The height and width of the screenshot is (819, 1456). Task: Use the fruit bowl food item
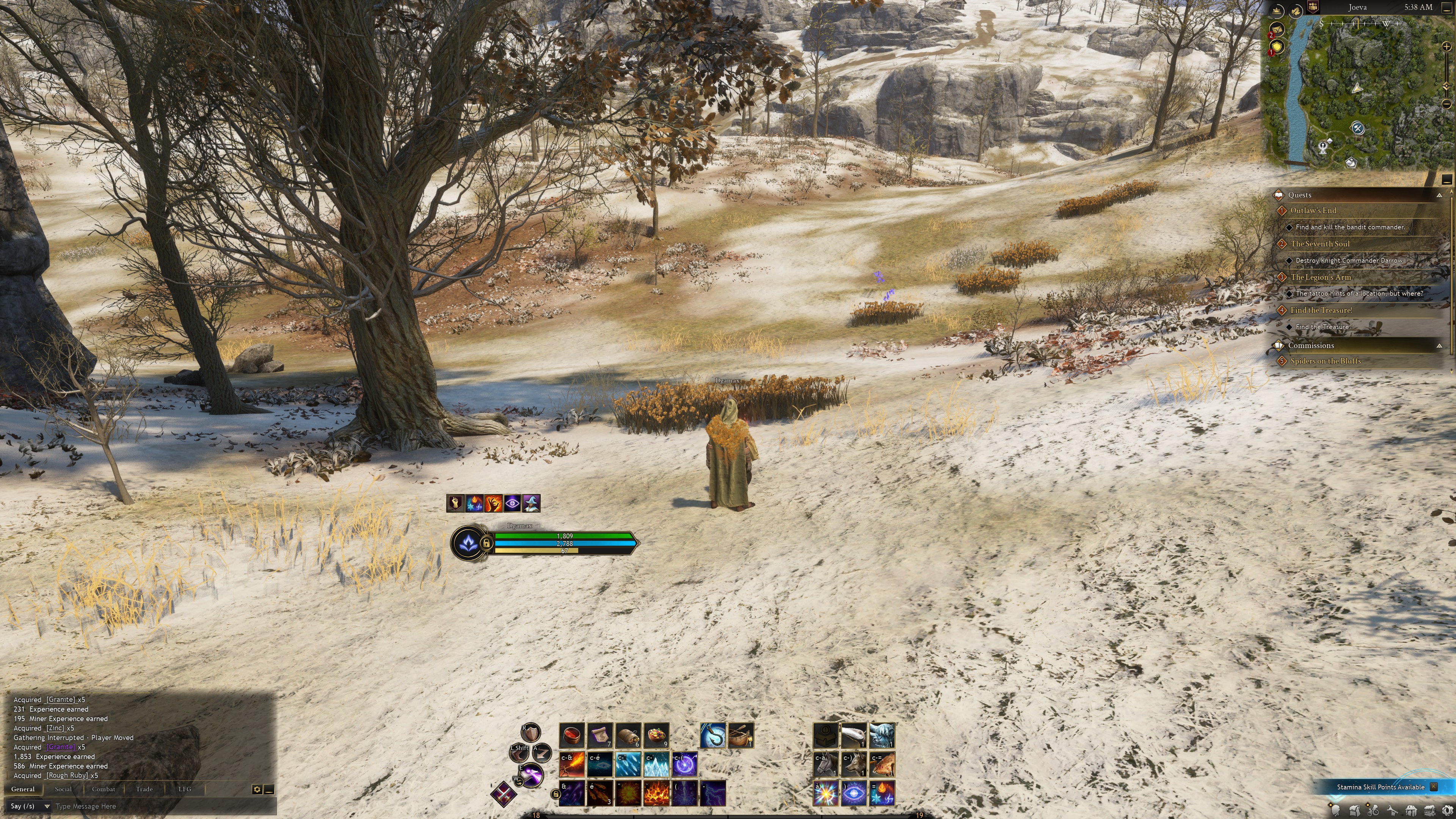tap(657, 735)
